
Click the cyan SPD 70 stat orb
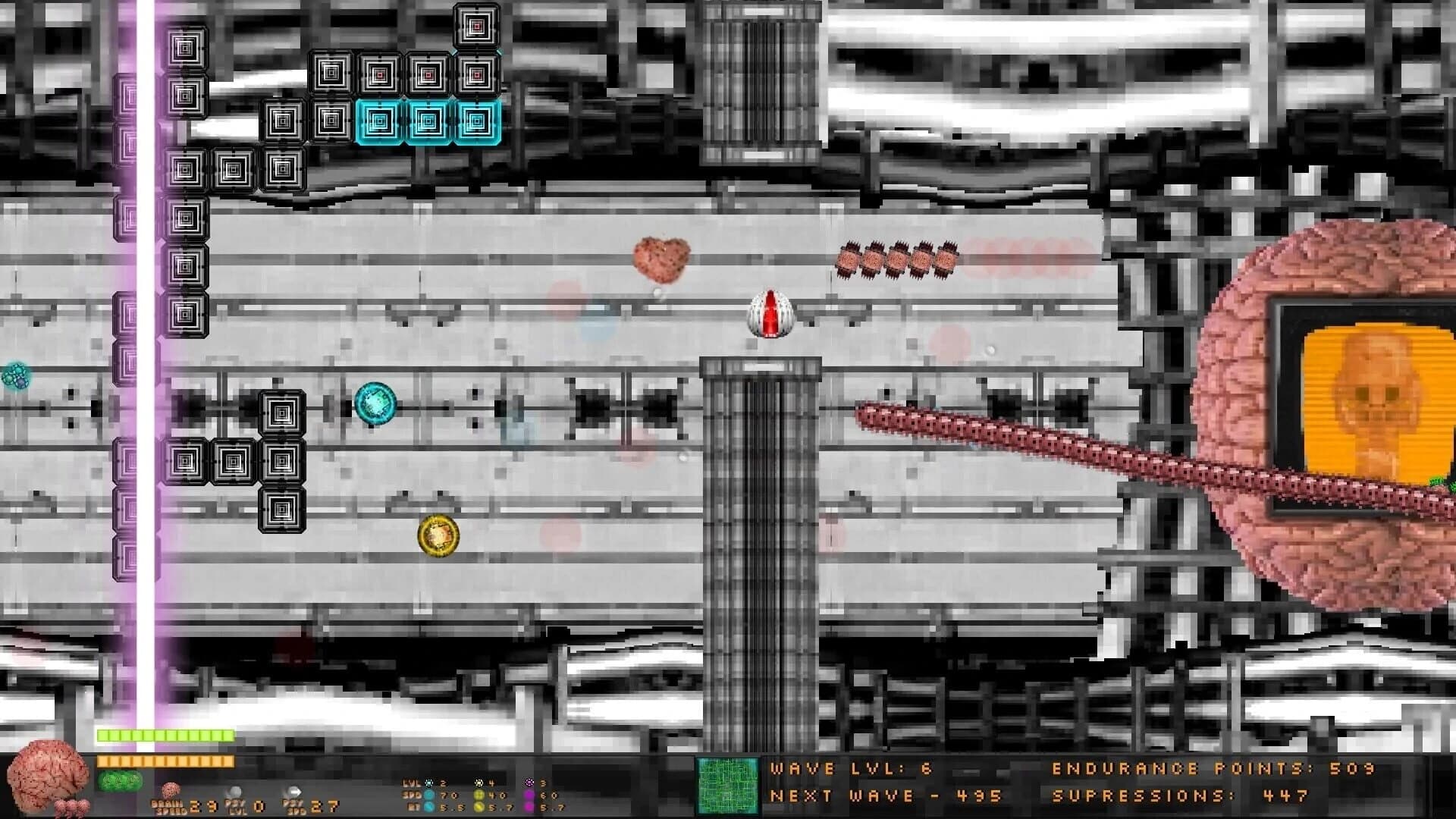428,793
